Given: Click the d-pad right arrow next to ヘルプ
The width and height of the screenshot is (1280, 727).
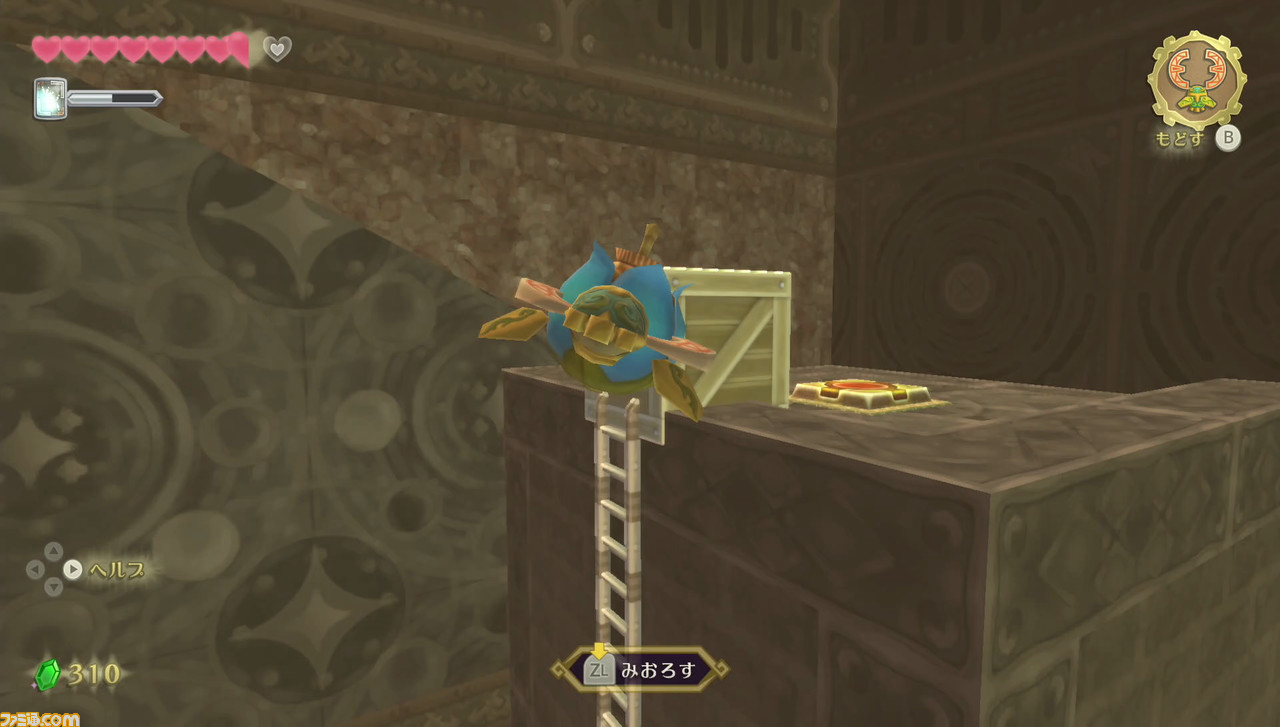Looking at the screenshot, I should click(71, 571).
